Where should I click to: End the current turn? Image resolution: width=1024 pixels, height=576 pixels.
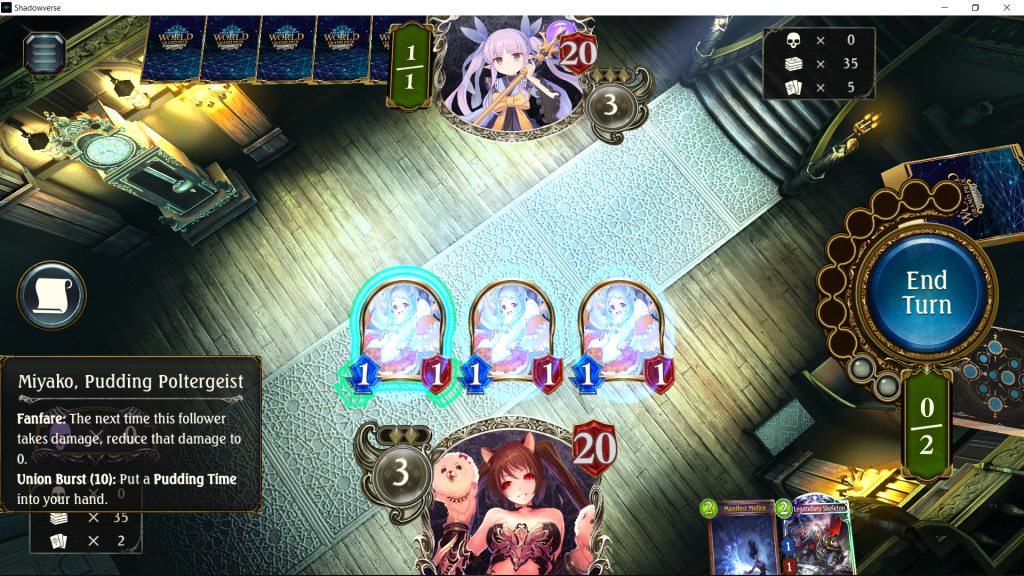[x=926, y=292]
